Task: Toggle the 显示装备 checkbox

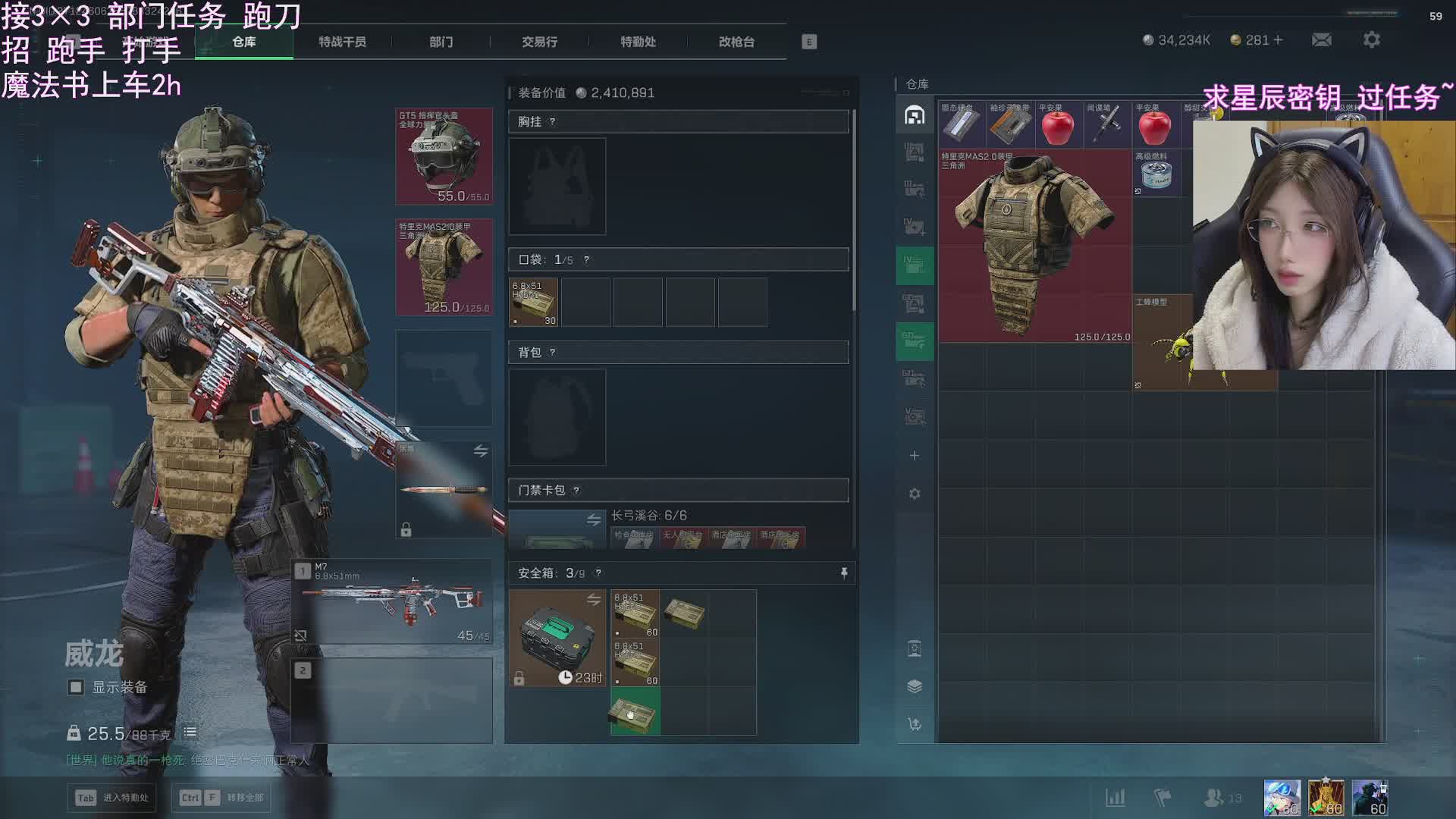Action: coord(76,687)
